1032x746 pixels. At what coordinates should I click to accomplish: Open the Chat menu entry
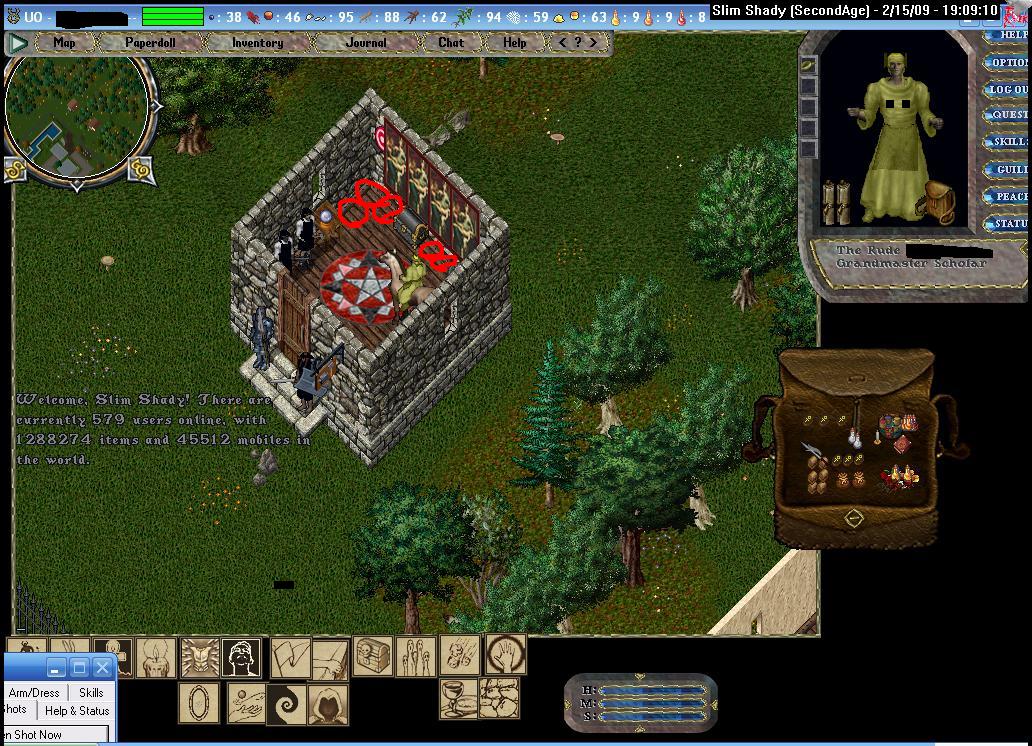tap(451, 43)
